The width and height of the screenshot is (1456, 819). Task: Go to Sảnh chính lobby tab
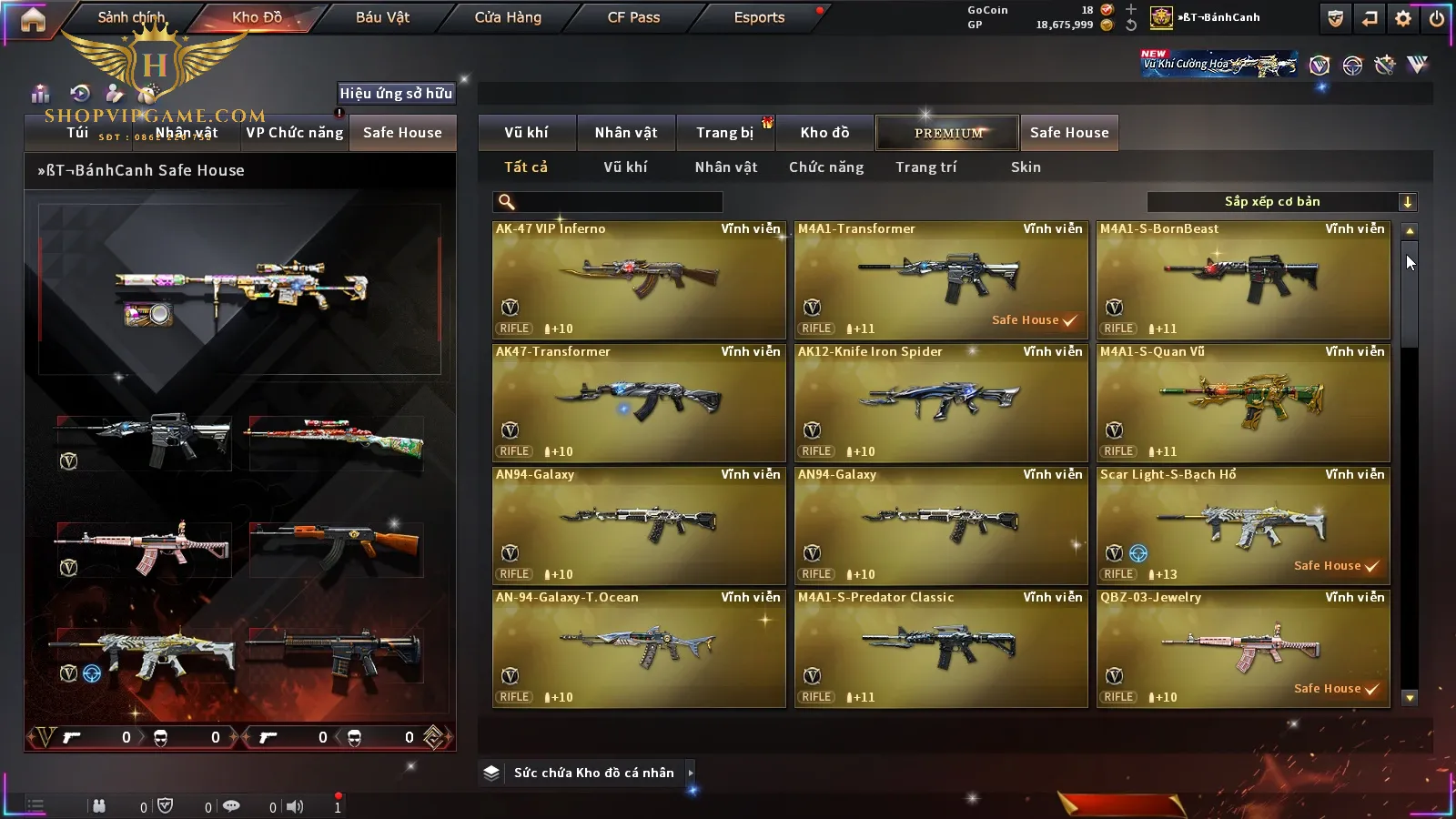pos(131,17)
